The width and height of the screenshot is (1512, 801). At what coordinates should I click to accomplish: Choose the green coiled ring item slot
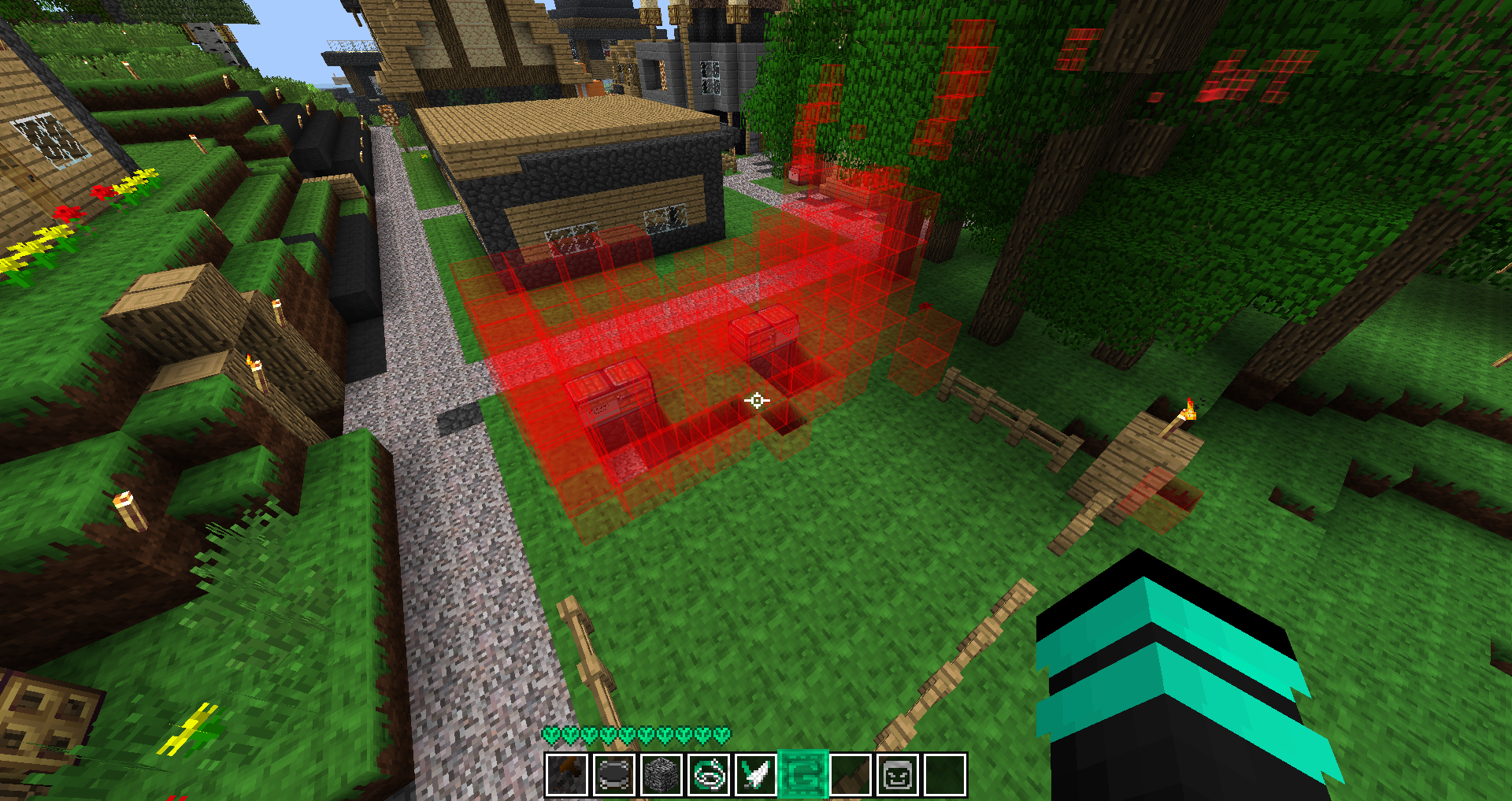coord(708,775)
